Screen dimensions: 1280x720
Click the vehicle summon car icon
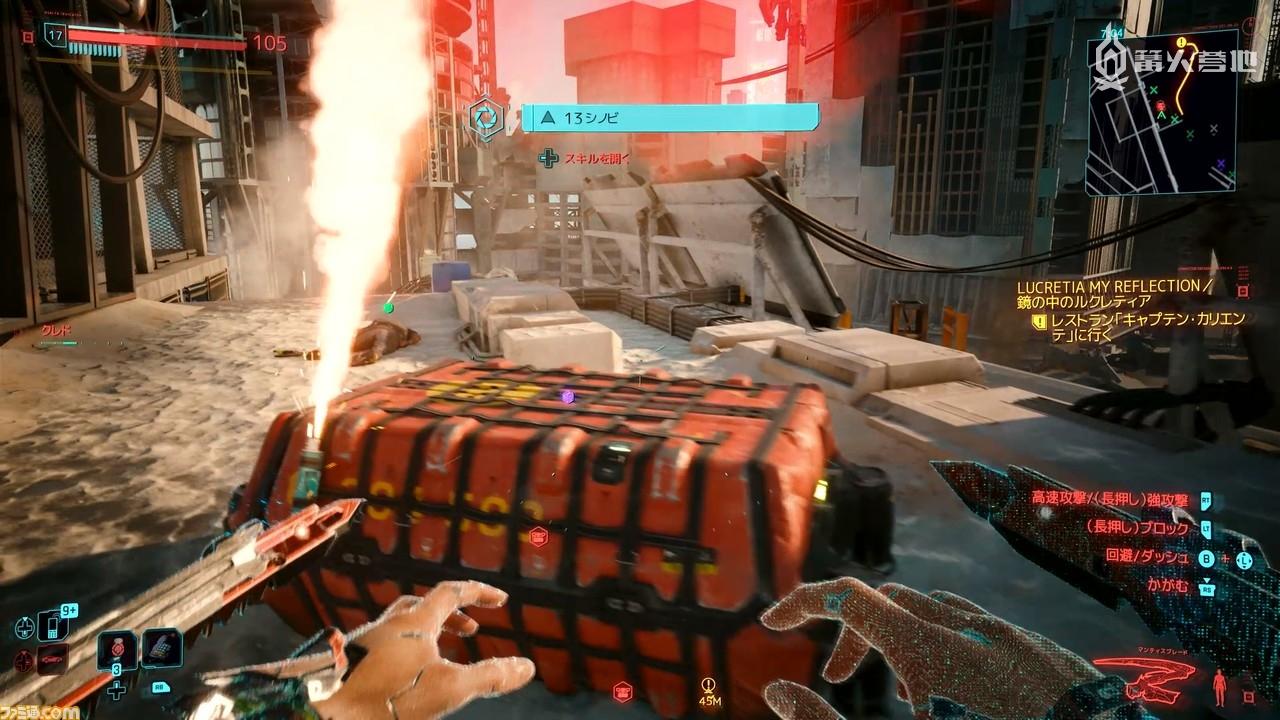52,658
